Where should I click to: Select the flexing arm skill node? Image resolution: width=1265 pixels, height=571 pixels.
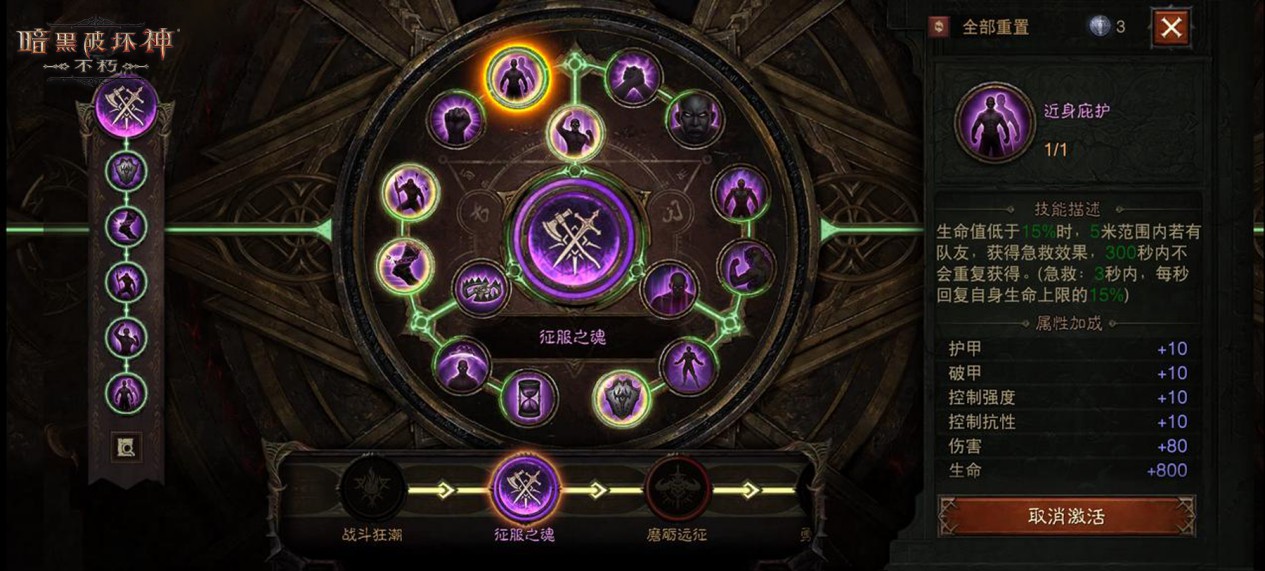point(746,266)
